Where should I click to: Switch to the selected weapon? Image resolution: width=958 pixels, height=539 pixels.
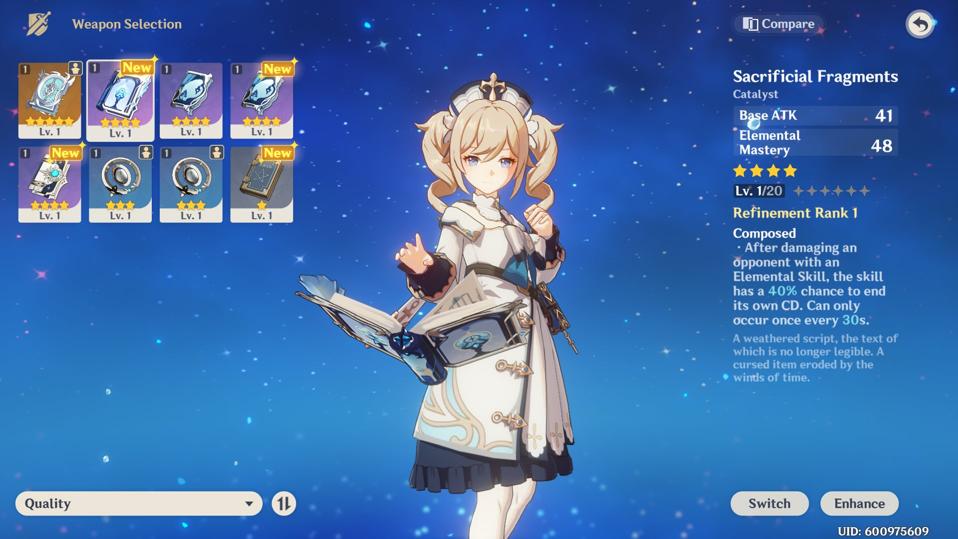[x=768, y=503]
